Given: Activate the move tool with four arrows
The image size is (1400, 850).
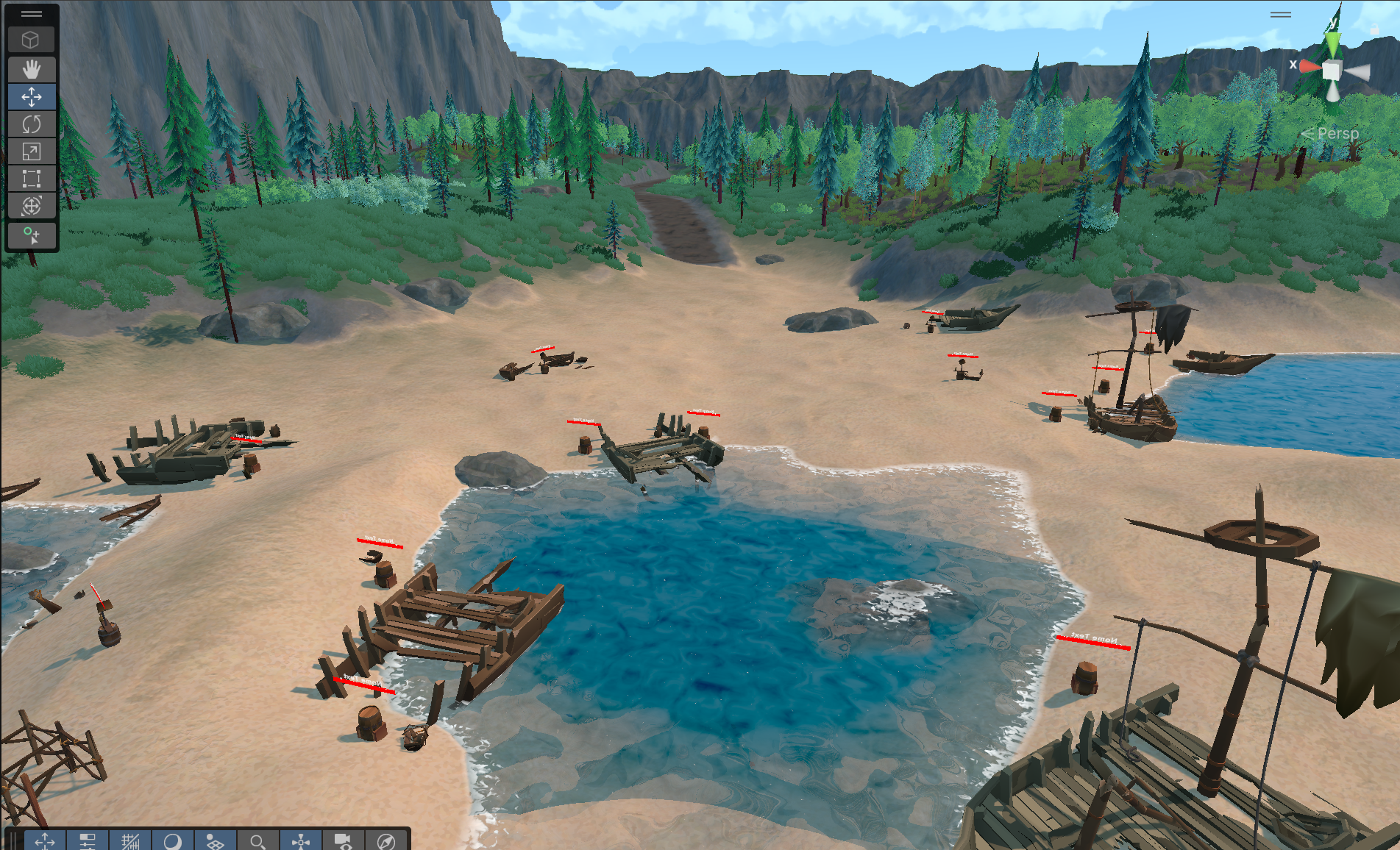Looking at the screenshot, I should click(x=31, y=97).
